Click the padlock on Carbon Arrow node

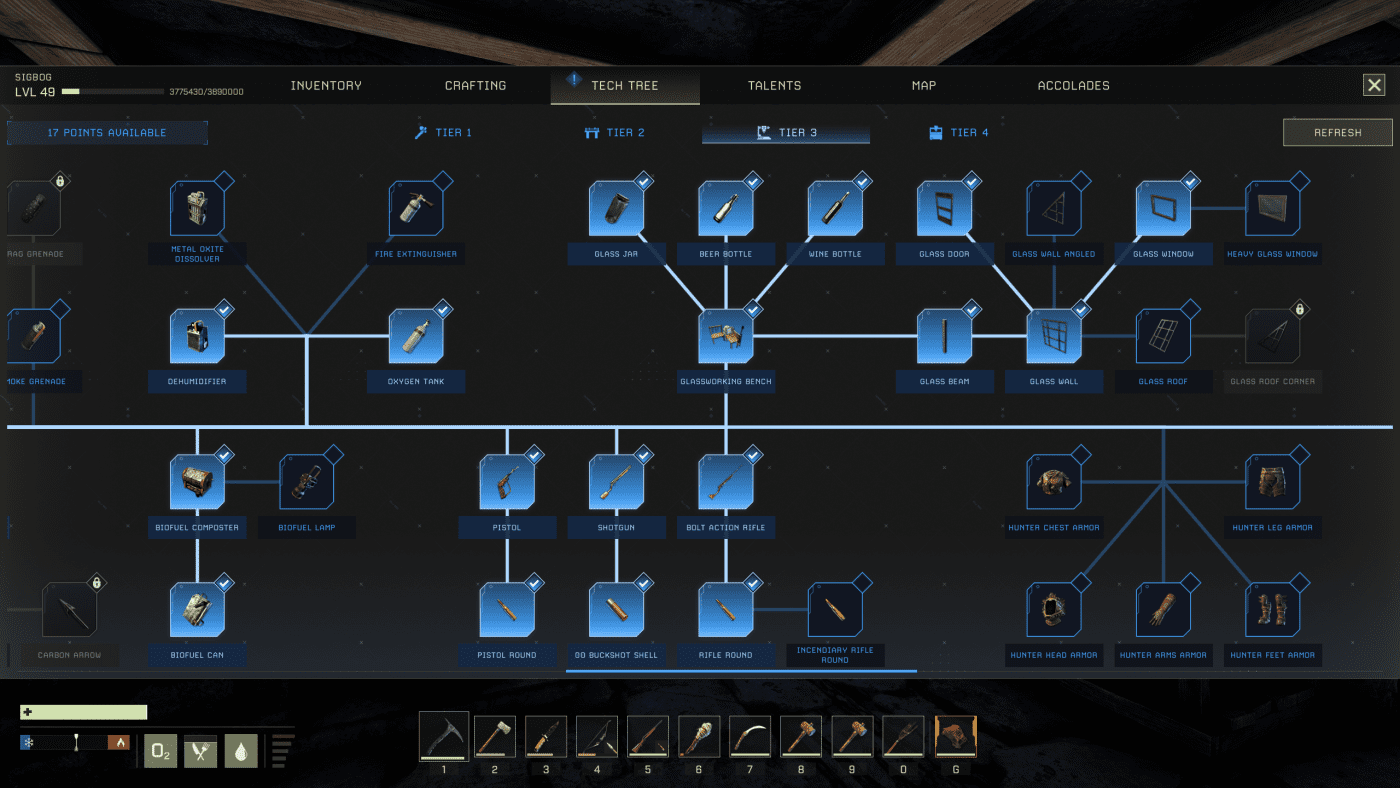click(x=97, y=581)
